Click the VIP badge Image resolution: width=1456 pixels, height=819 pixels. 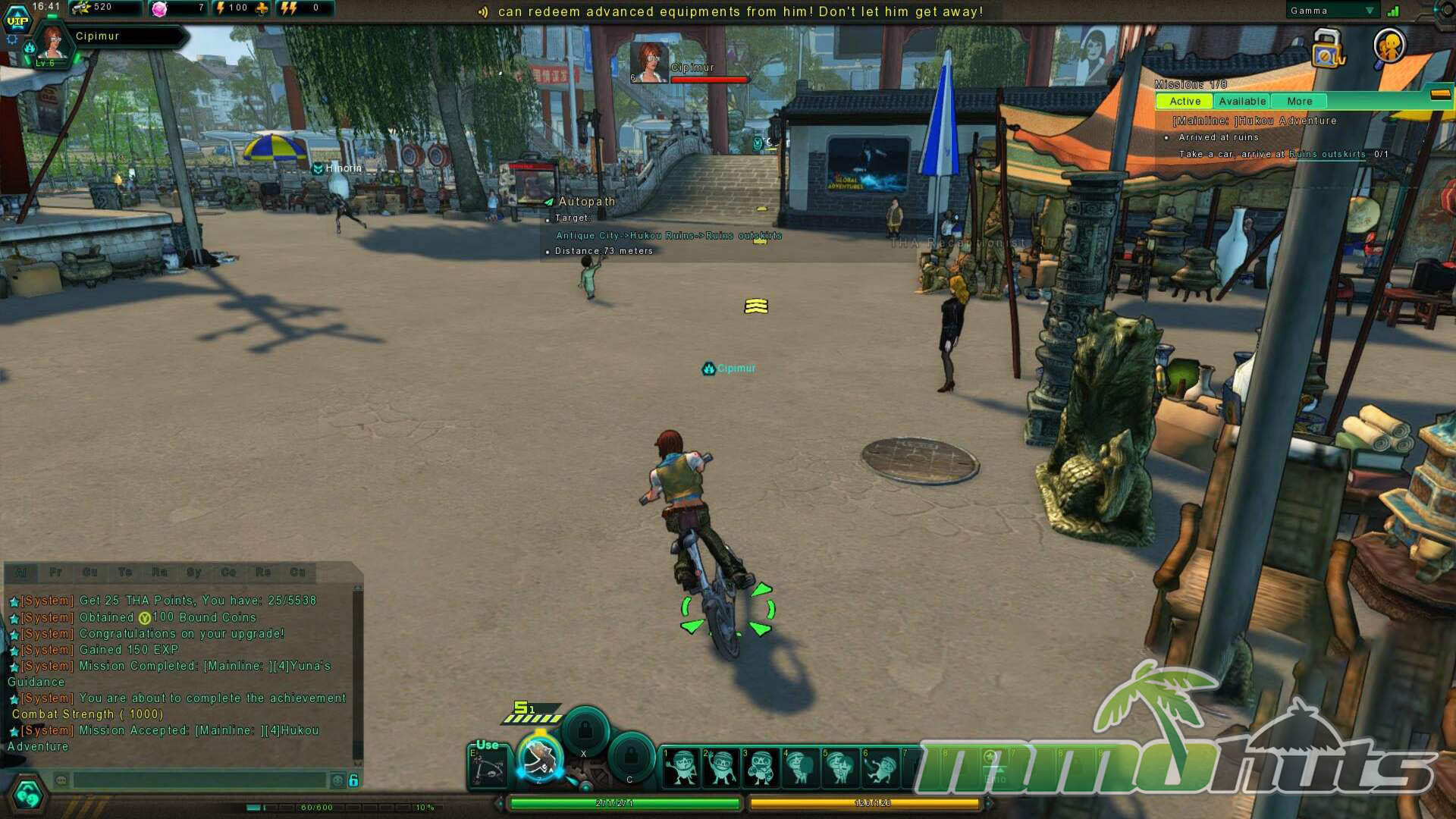[17, 20]
